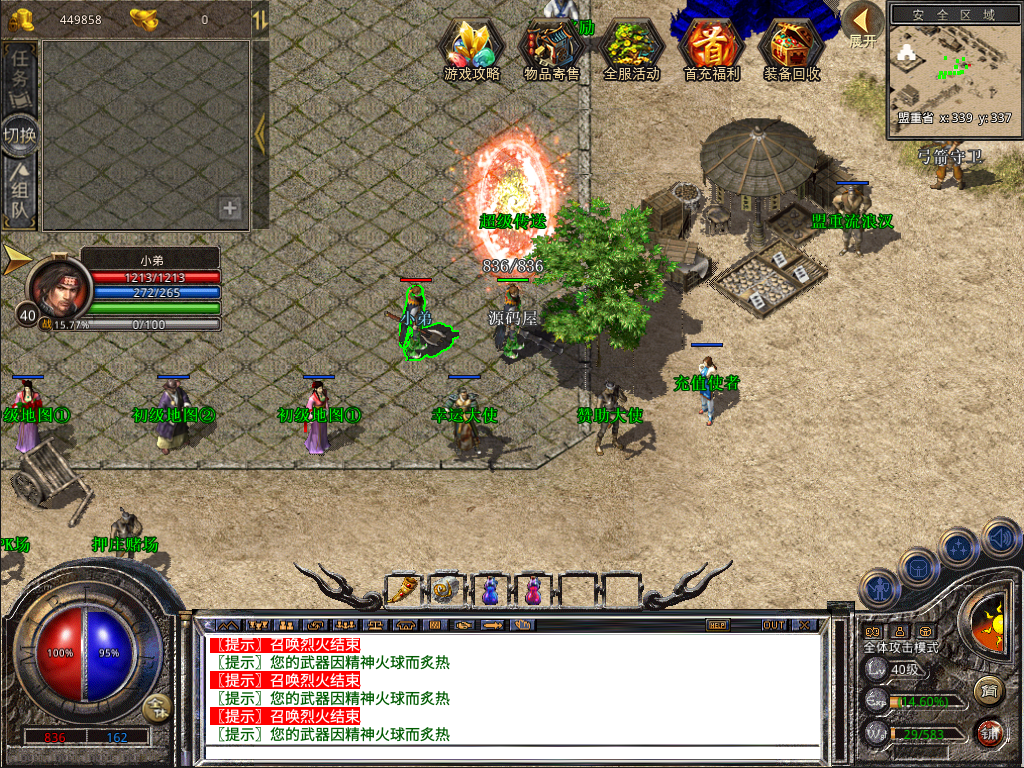Use the scroll bundle hotbar item
Image resolution: width=1024 pixels, height=768 pixels.
[446, 590]
